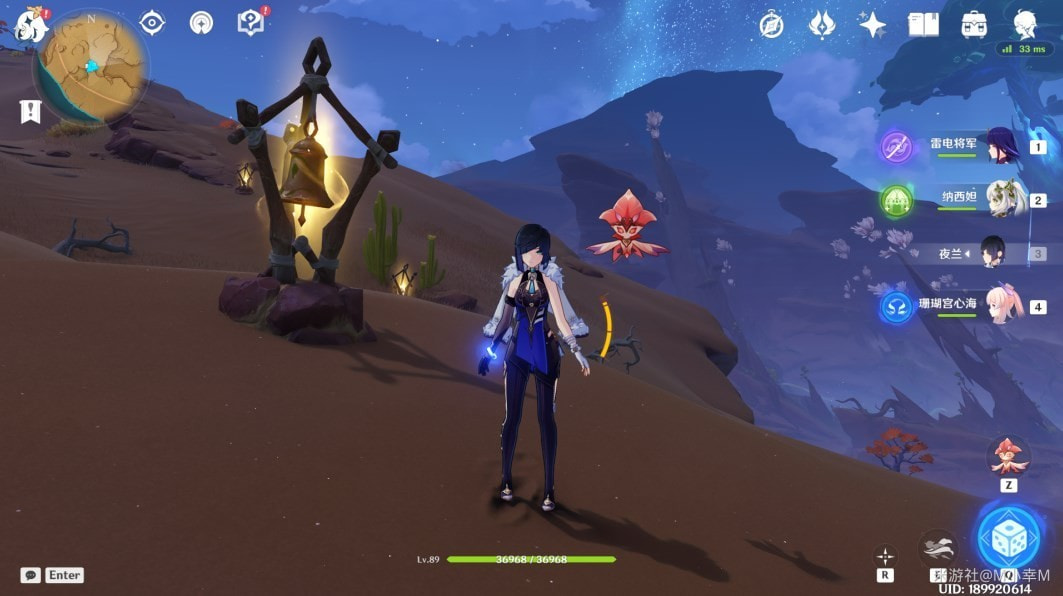Open the eye-shaped icon beside the minimap
Viewport: 1063px width, 596px height.
tap(152, 23)
